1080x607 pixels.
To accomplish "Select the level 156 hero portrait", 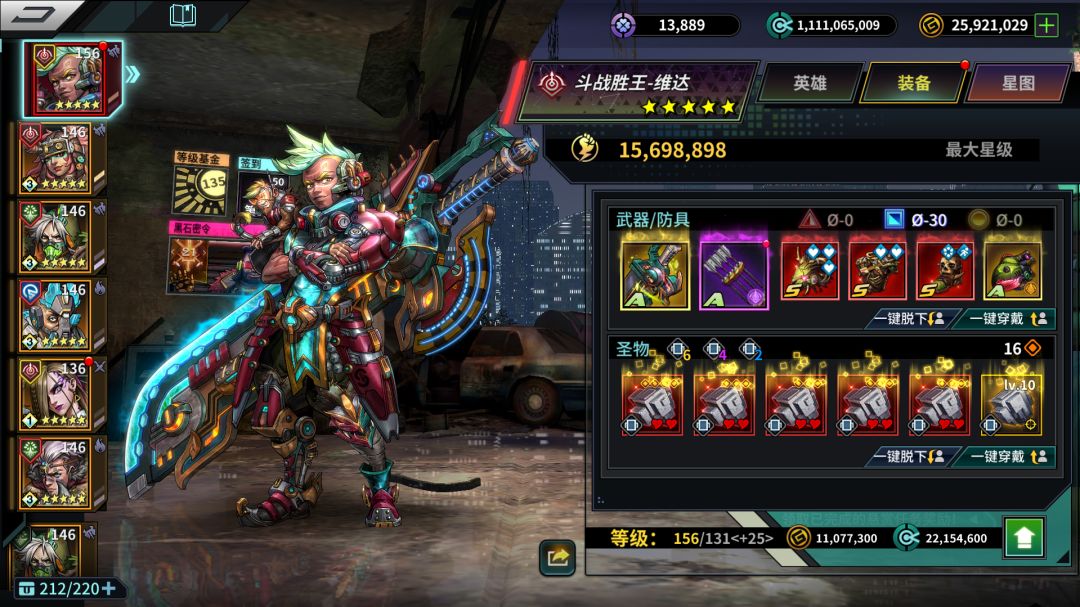I will click(74, 78).
